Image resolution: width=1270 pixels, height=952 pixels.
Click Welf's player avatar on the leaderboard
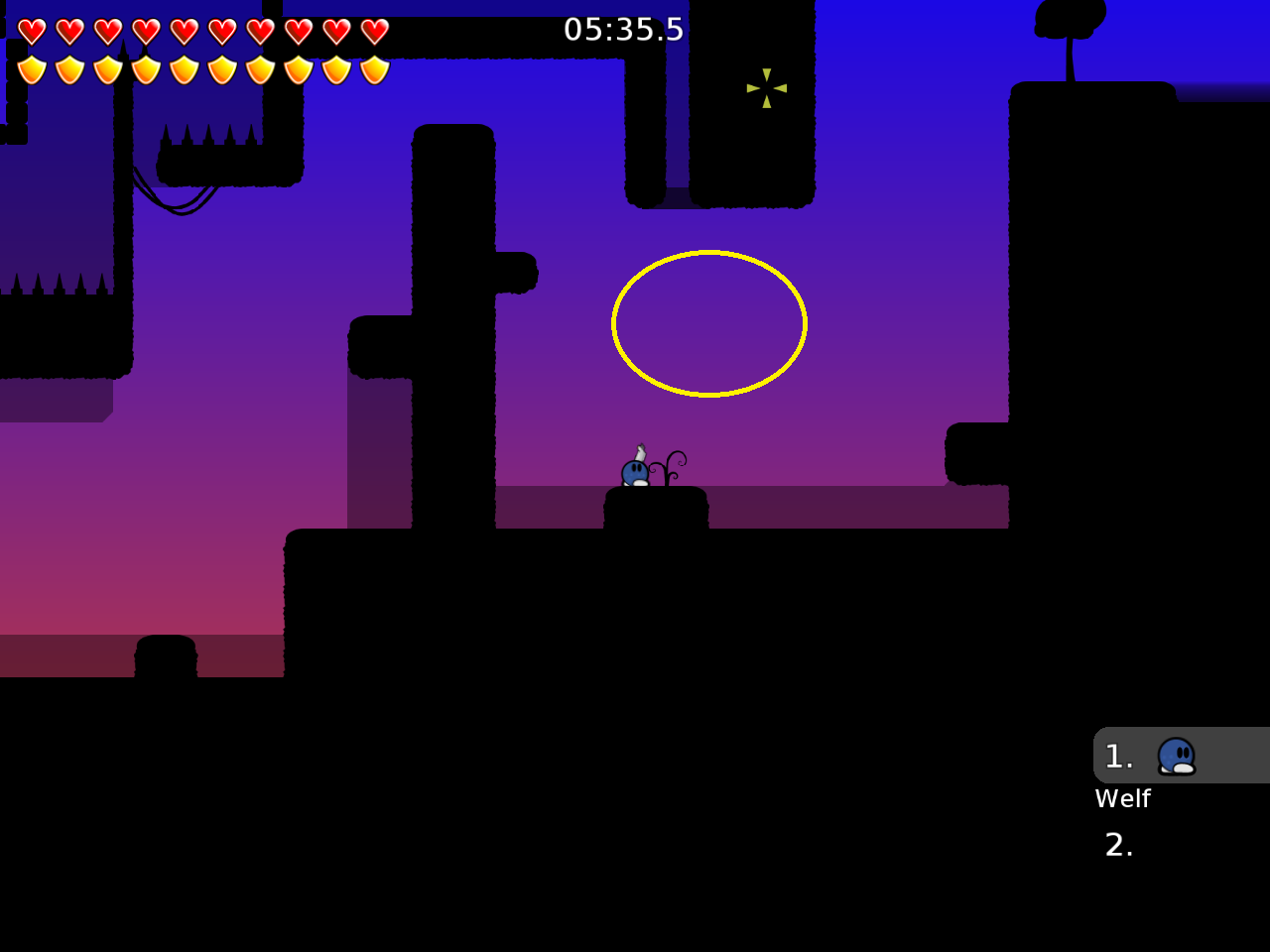point(1178,756)
